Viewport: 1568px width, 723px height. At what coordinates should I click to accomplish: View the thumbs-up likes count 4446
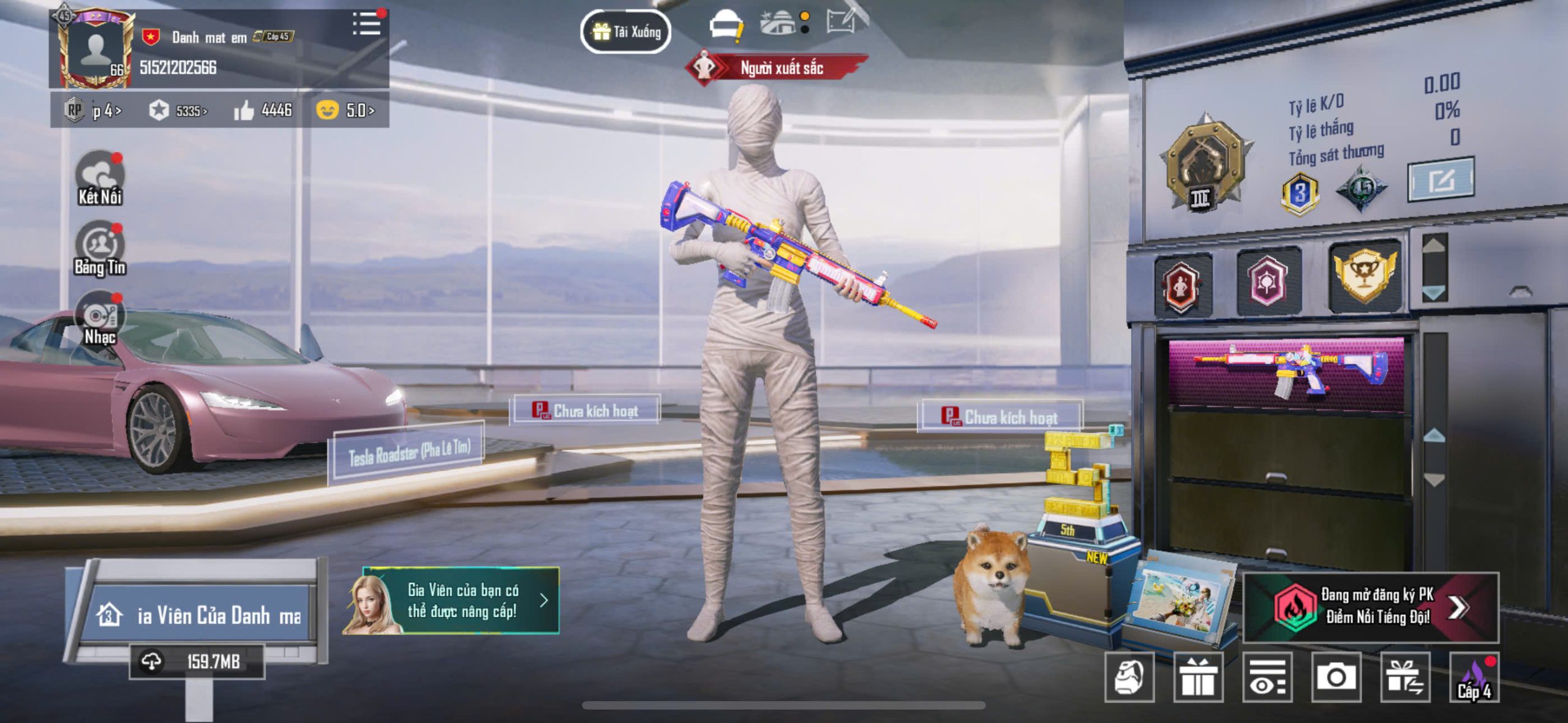pos(263,110)
